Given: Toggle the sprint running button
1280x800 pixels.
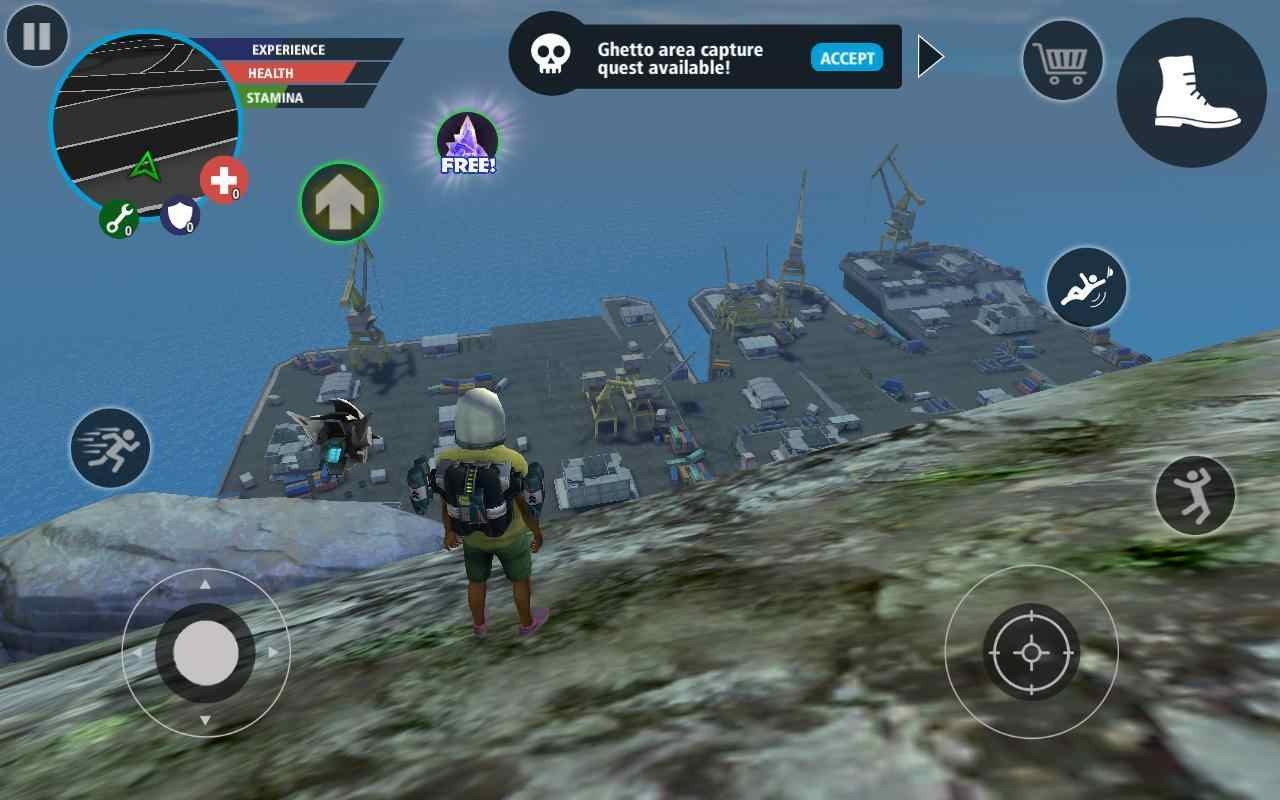Looking at the screenshot, I should click(110, 448).
